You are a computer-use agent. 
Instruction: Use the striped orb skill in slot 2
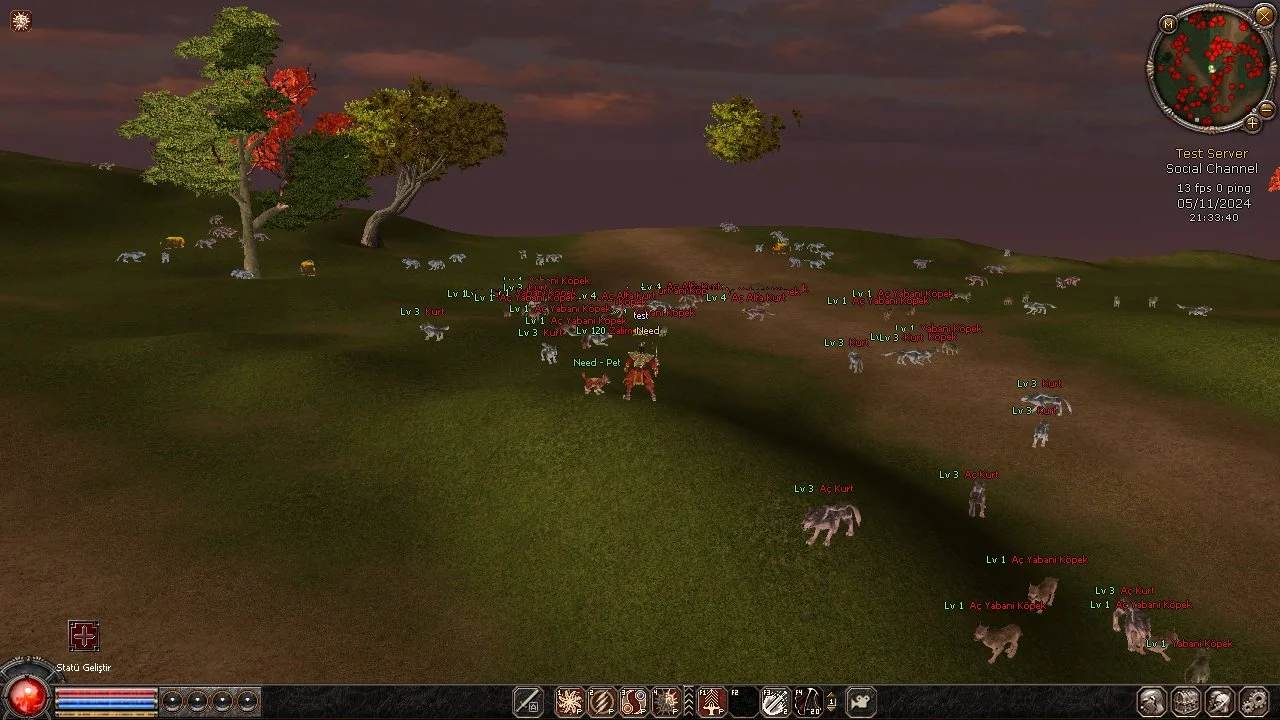[x=602, y=701]
